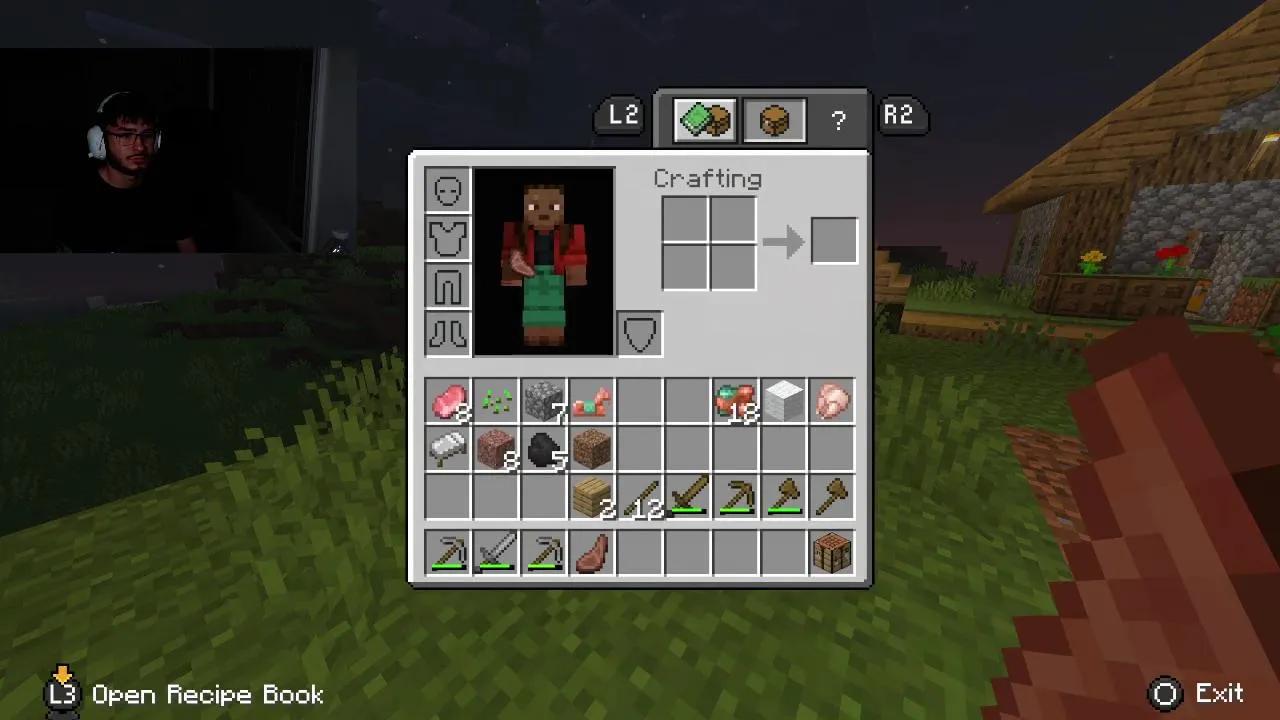Pick up the dirt block
The height and width of the screenshot is (720, 1280).
(592, 448)
